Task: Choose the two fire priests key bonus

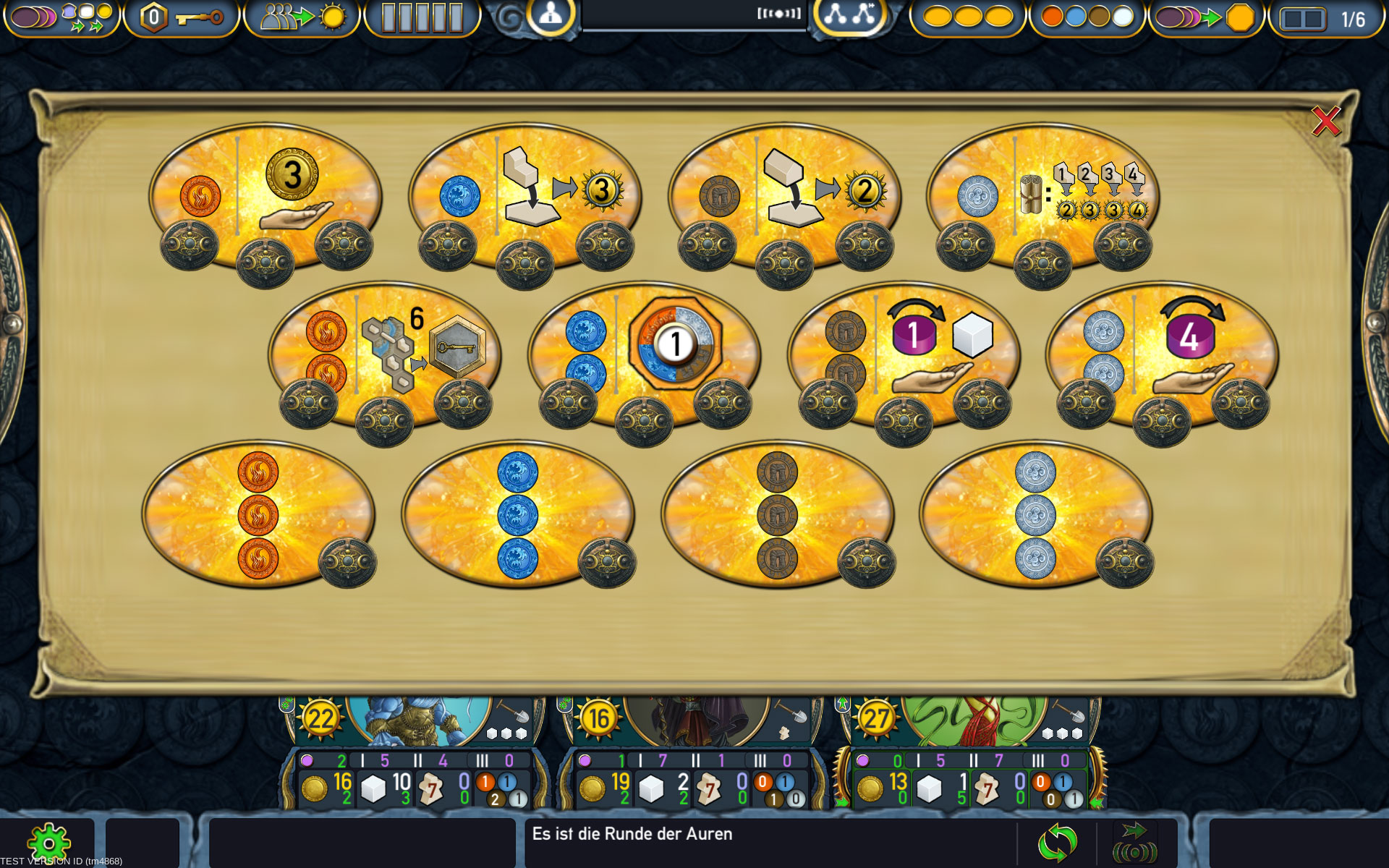Action: [x=384, y=354]
